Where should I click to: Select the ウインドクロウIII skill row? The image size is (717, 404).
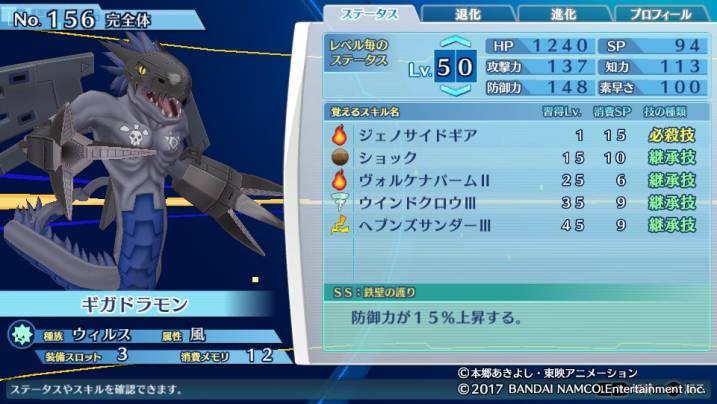pyautogui.click(x=512, y=203)
